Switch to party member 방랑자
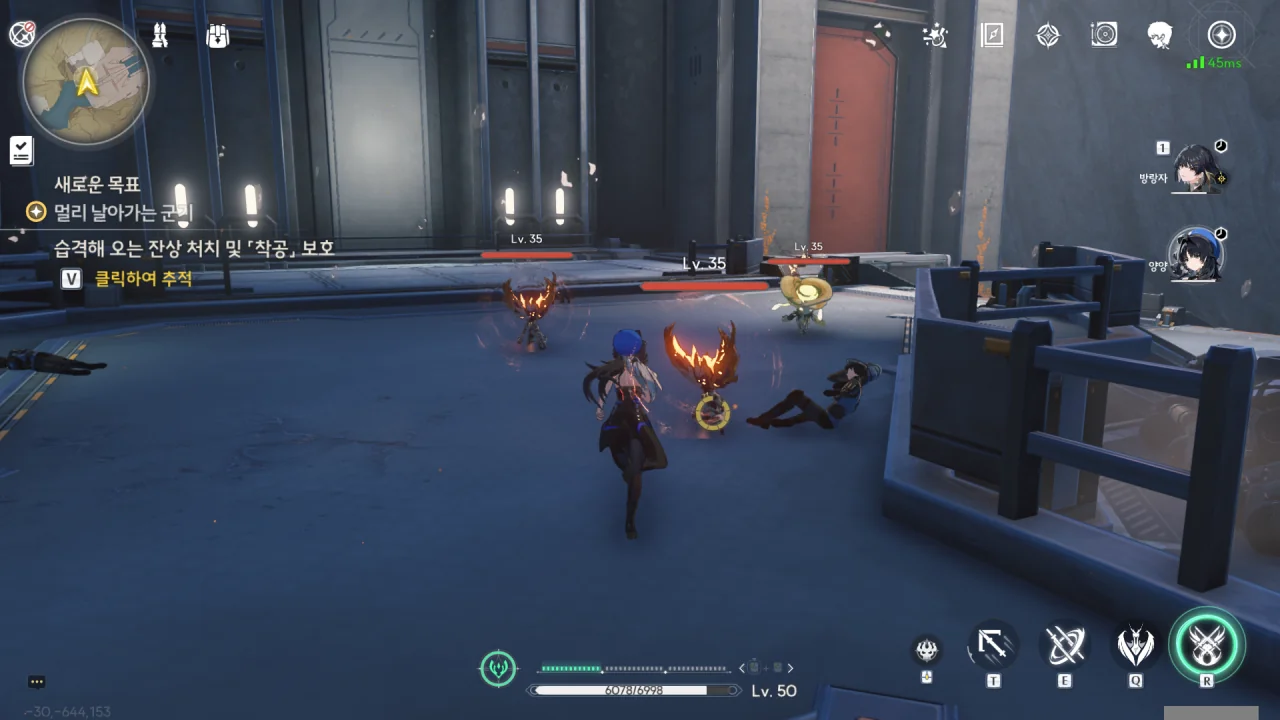 (1197, 168)
